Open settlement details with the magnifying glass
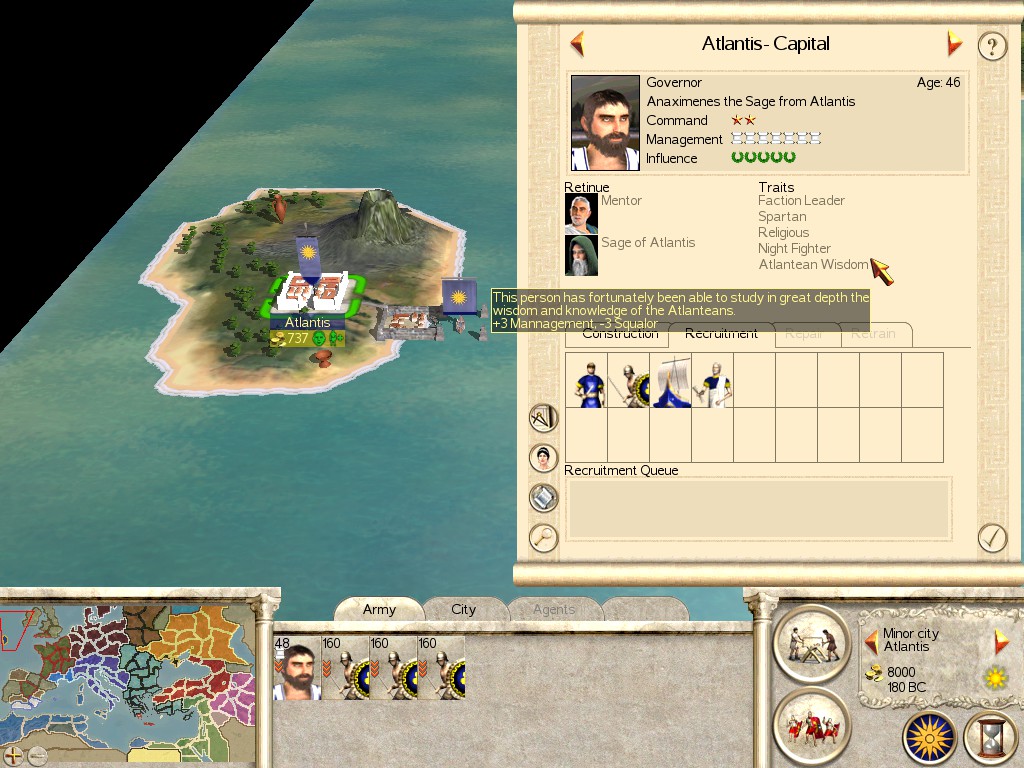This screenshot has height=768, width=1024. coord(543,538)
